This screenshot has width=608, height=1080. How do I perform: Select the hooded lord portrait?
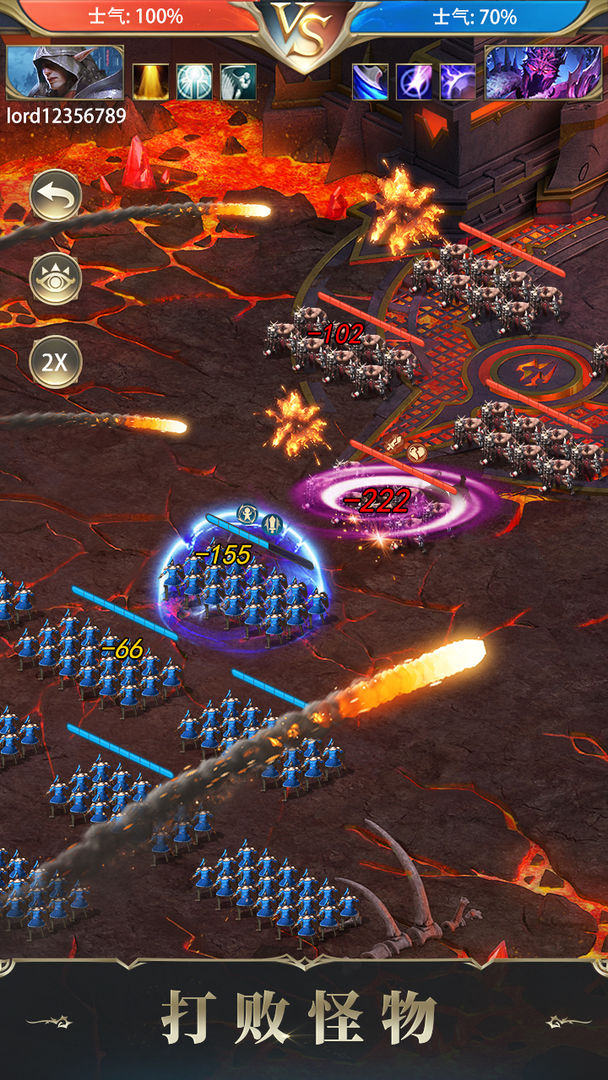(65, 73)
